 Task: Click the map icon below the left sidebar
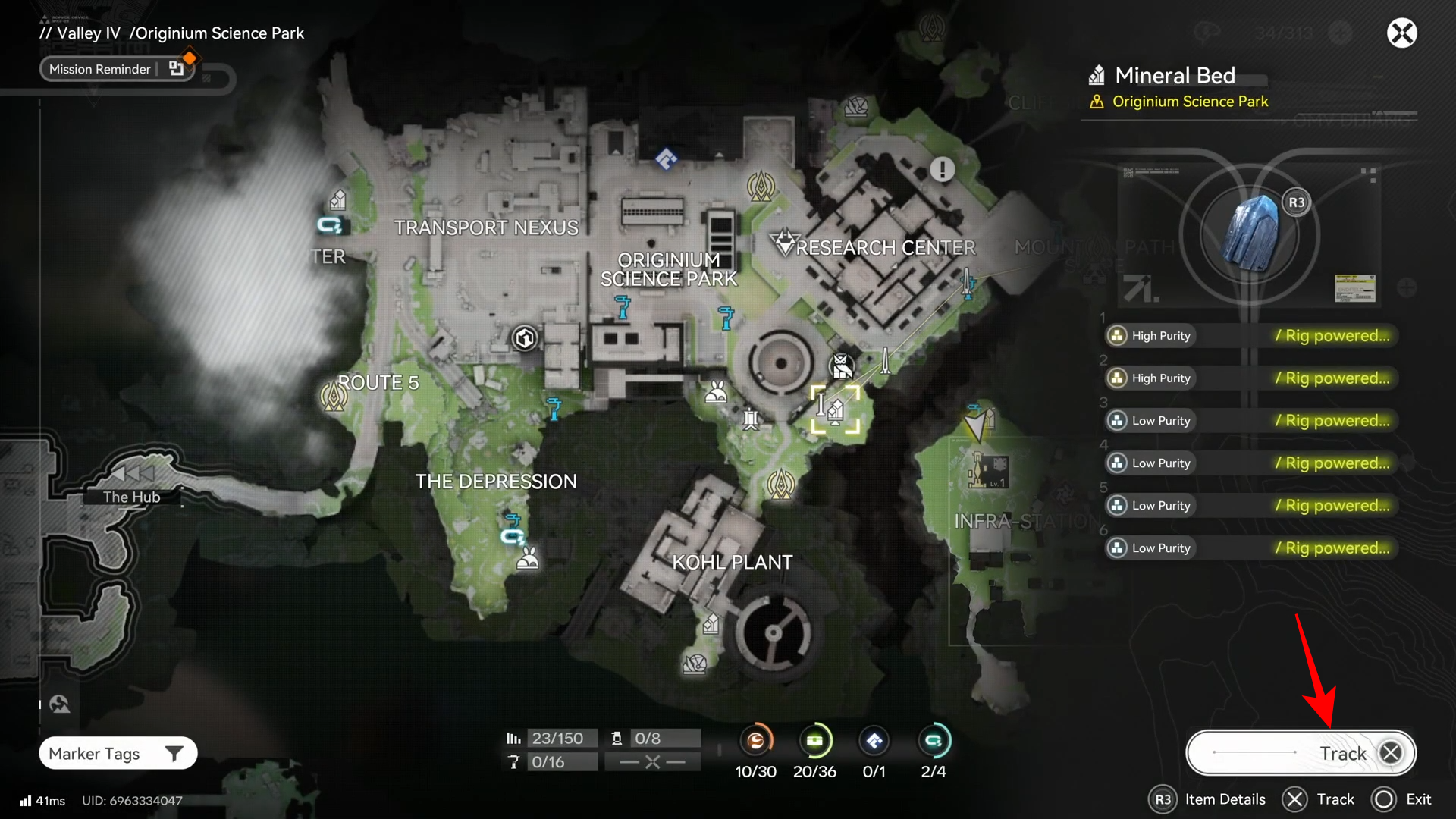point(60,704)
